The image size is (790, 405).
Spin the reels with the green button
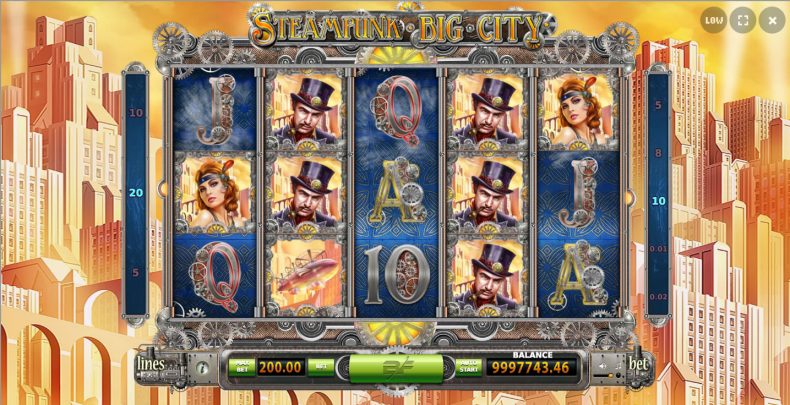[x=395, y=368]
